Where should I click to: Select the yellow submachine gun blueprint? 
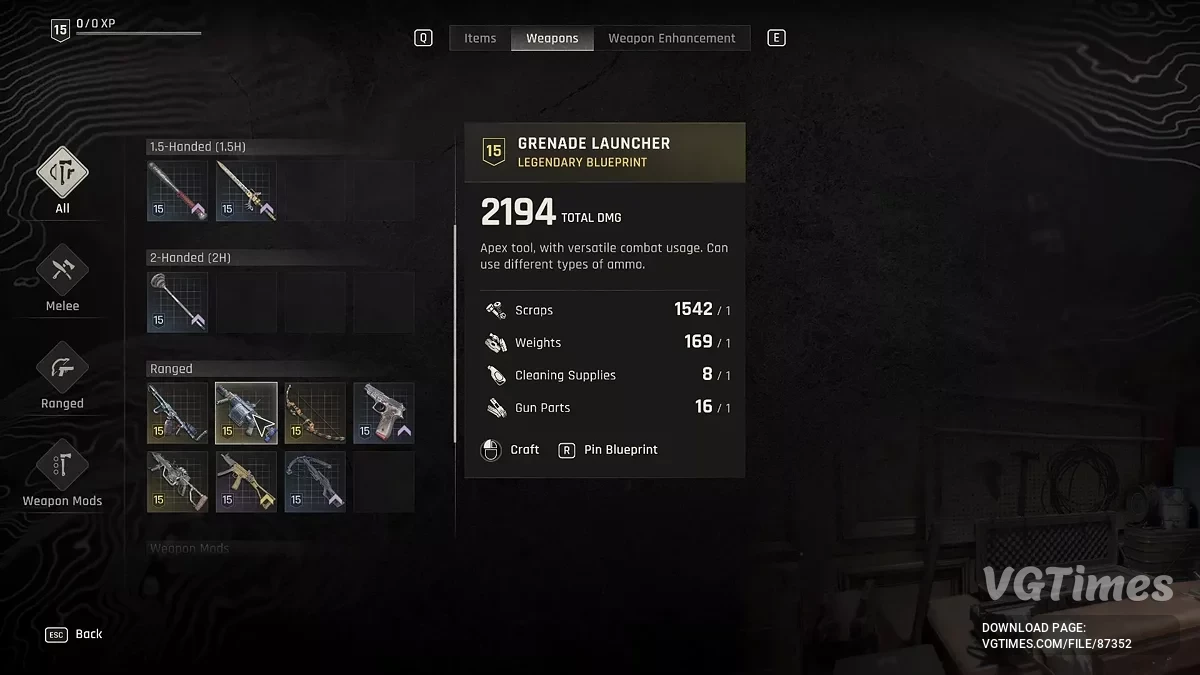[x=246, y=481]
